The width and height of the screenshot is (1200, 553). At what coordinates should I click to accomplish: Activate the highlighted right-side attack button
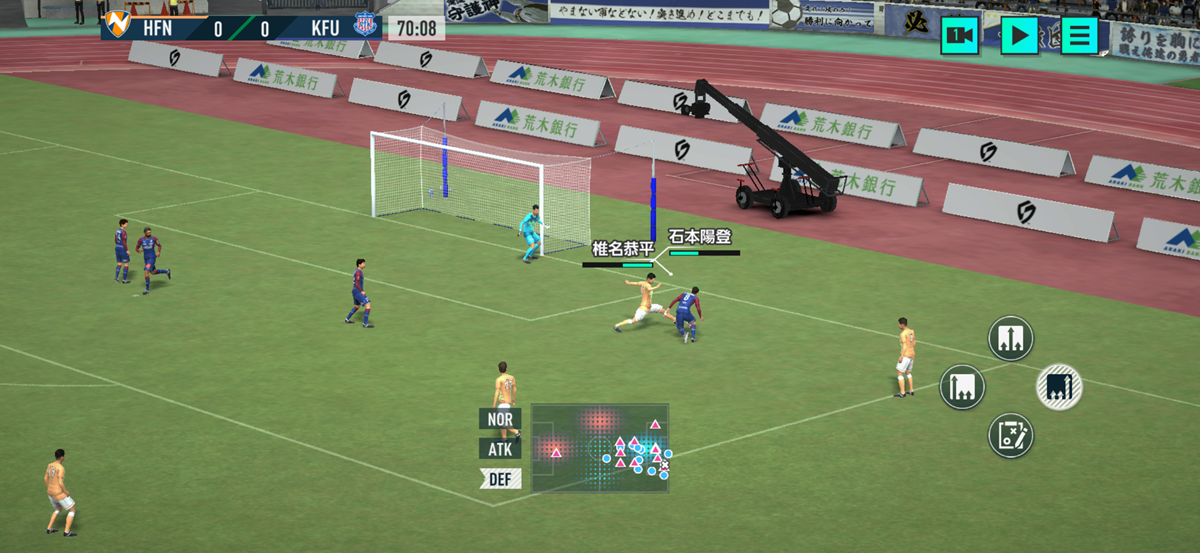click(x=1059, y=386)
